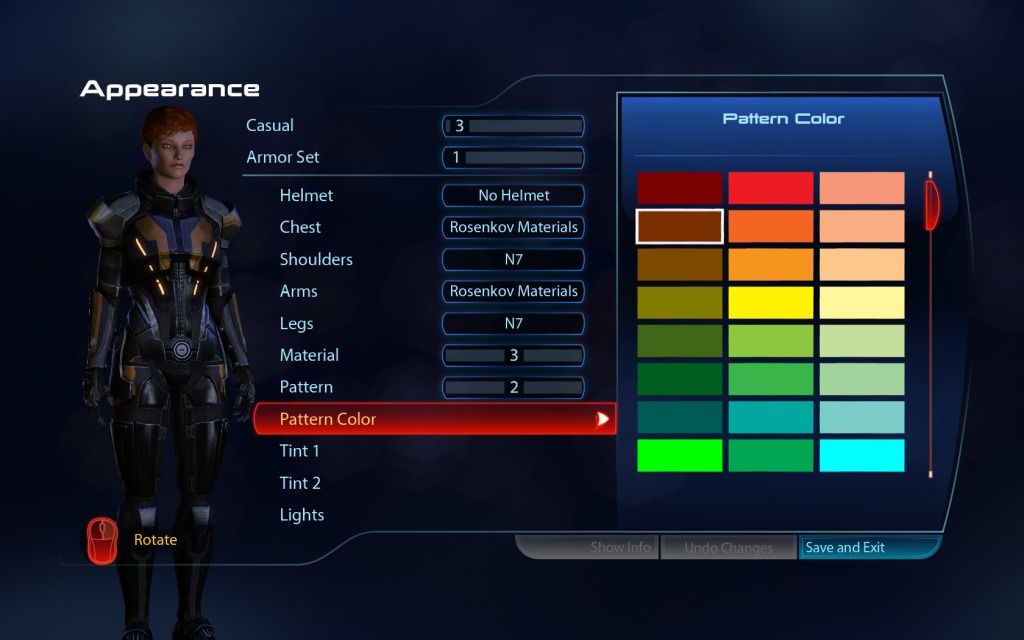This screenshot has height=640, width=1024.
Task: Select the Lights option
Action: click(302, 515)
